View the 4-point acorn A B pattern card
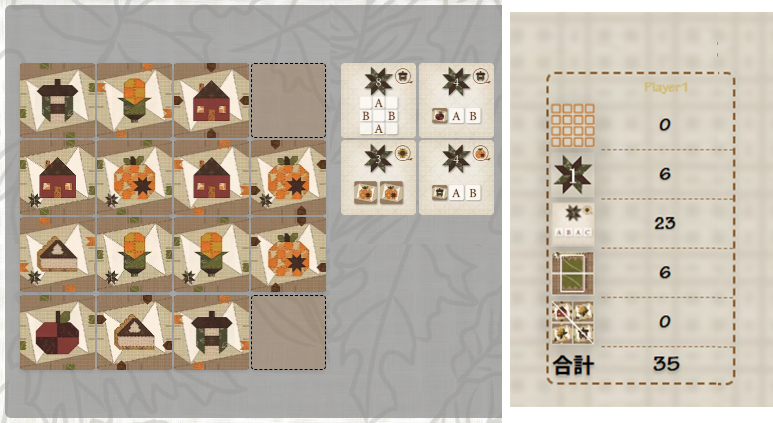The height and width of the screenshot is (423, 773). (x=456, y=177)
